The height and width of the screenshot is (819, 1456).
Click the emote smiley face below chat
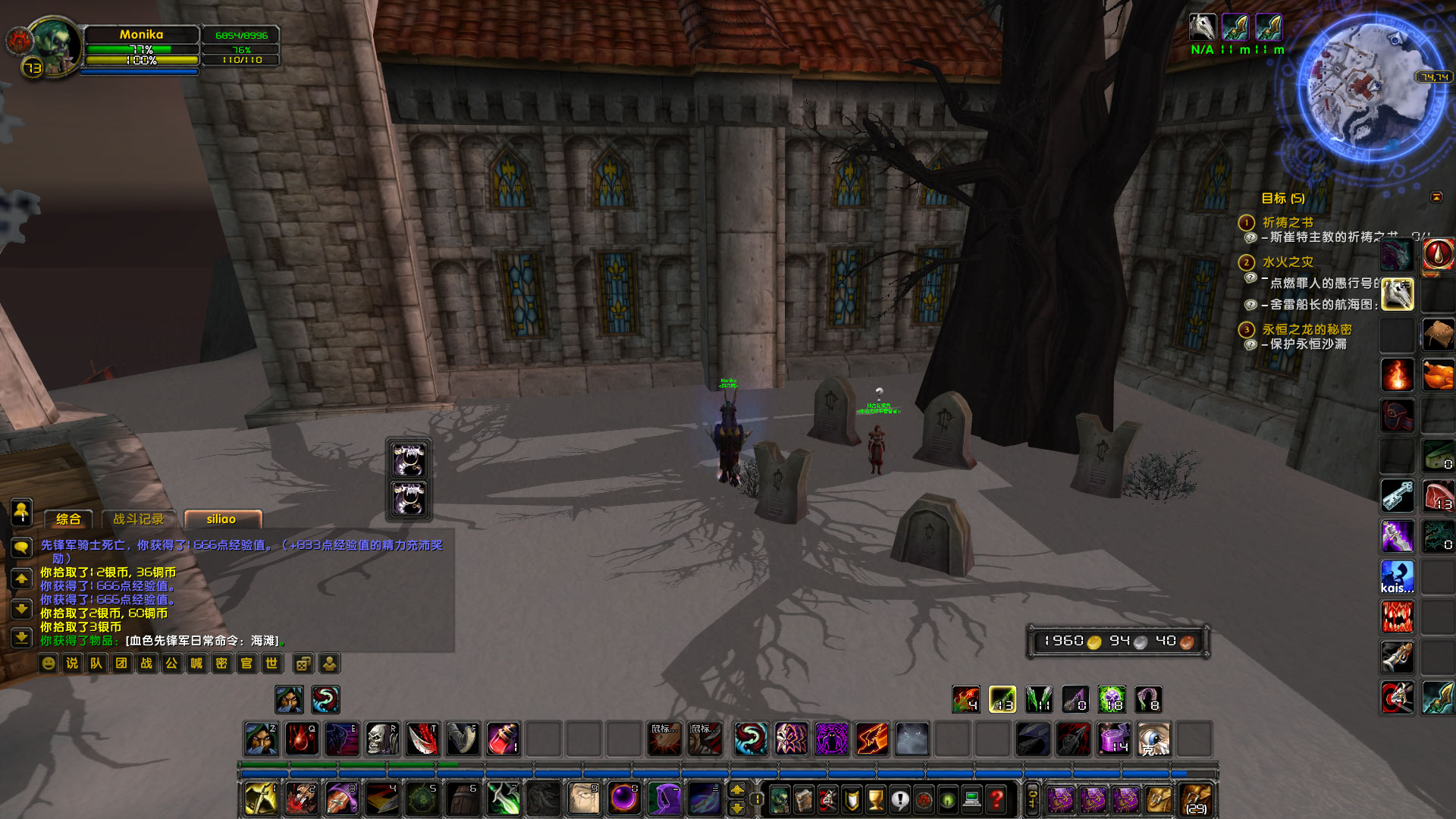47,664
